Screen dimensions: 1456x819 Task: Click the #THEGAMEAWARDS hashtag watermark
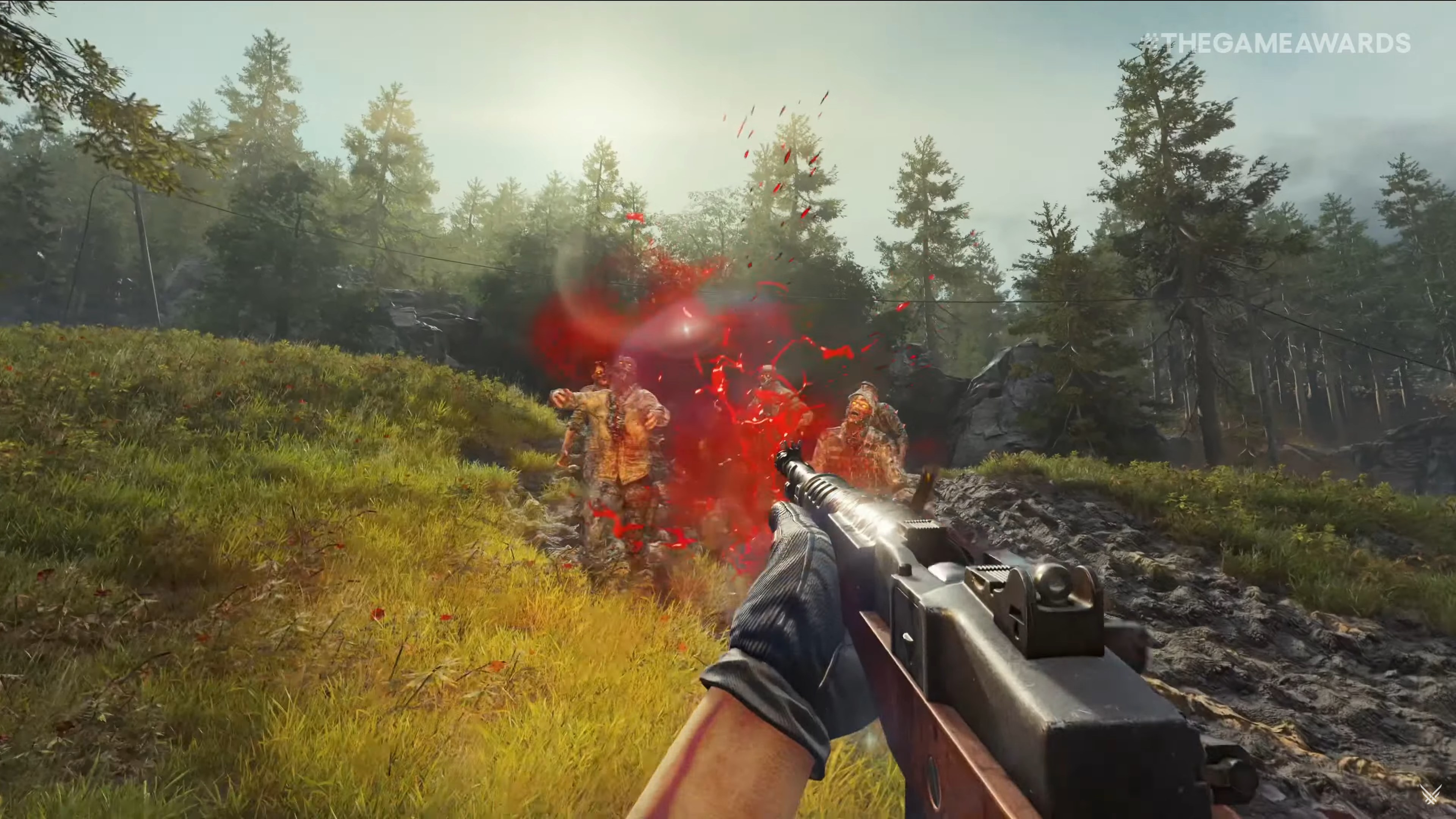coord(1274,44)
